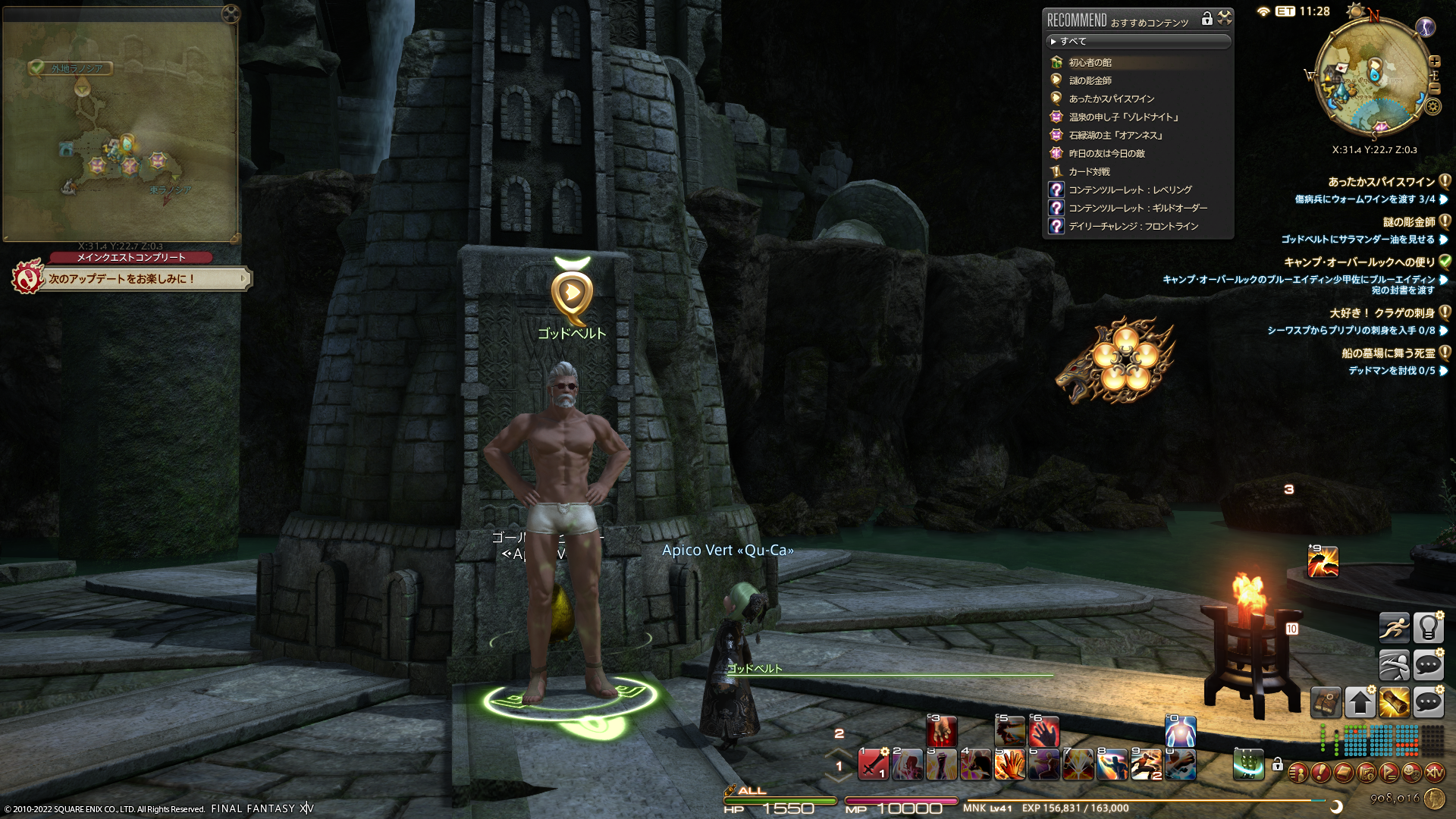Close the Recommend content window

pos(1225,18)
